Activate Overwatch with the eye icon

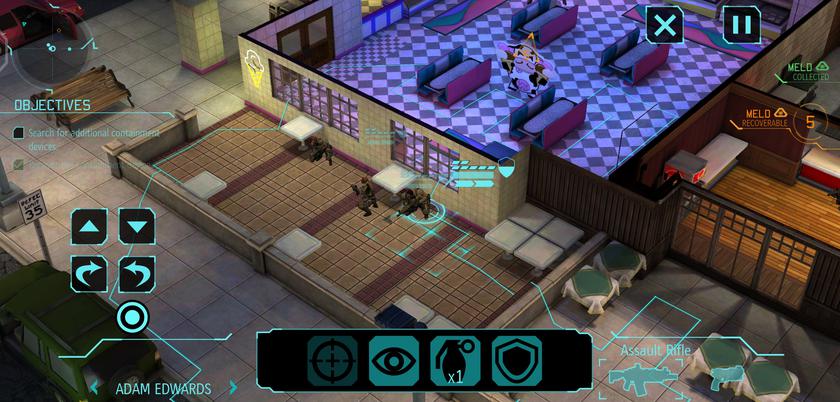coord(394,360)
